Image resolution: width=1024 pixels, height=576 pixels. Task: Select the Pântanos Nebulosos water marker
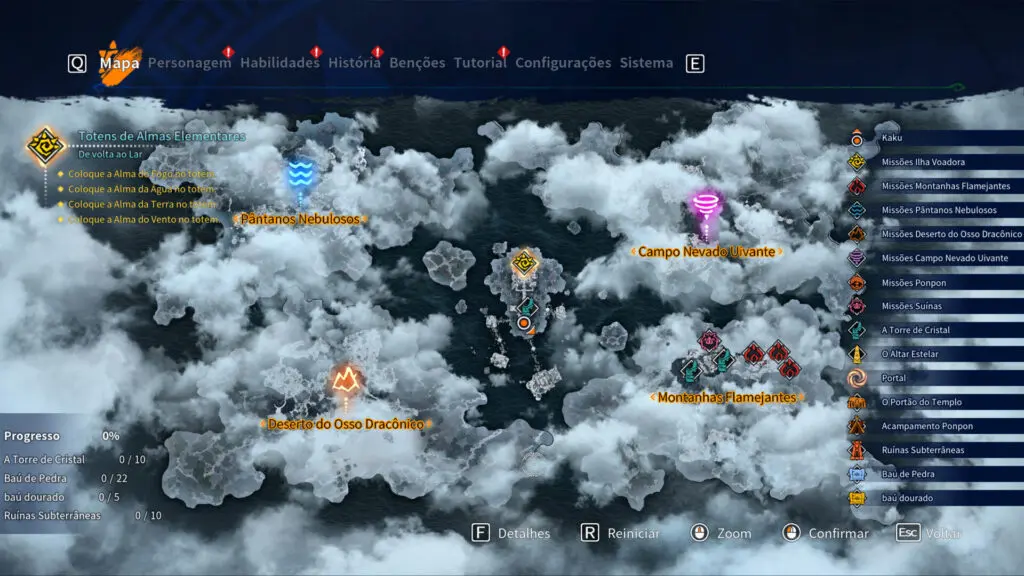click(x=299, y=175)
